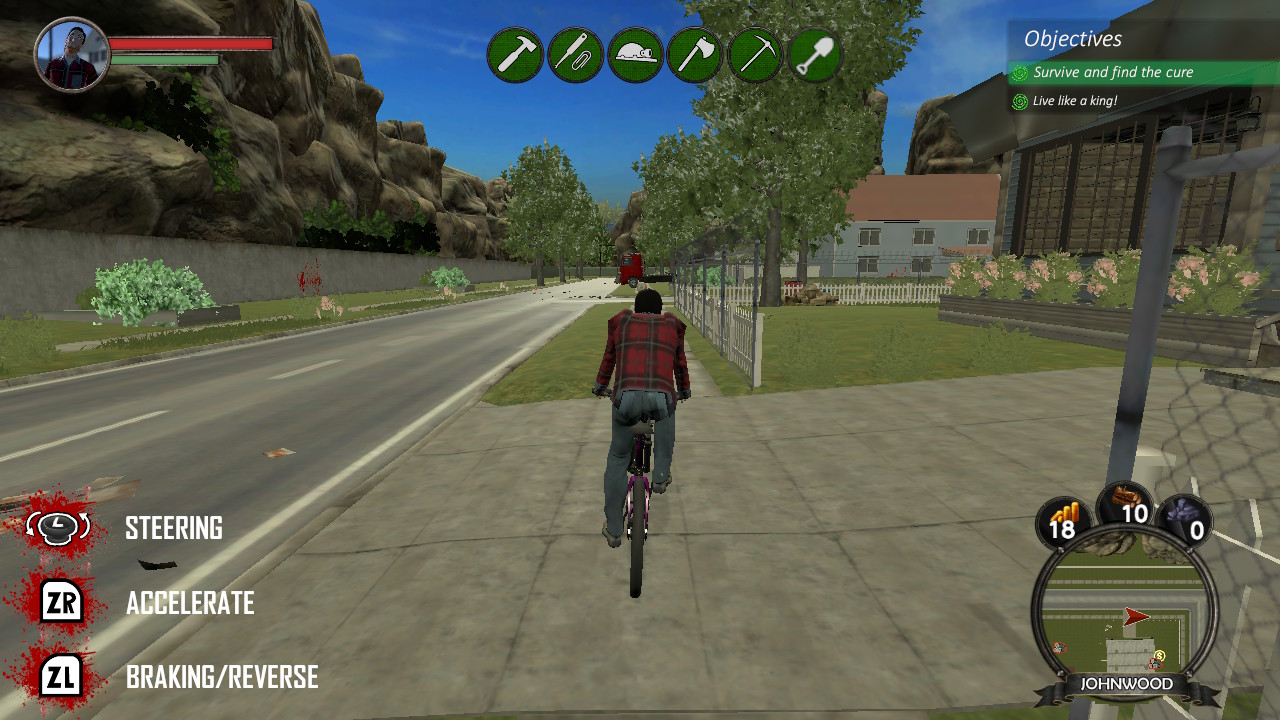
Task: Select the shovel tool icon
Action: click(815, 52)
